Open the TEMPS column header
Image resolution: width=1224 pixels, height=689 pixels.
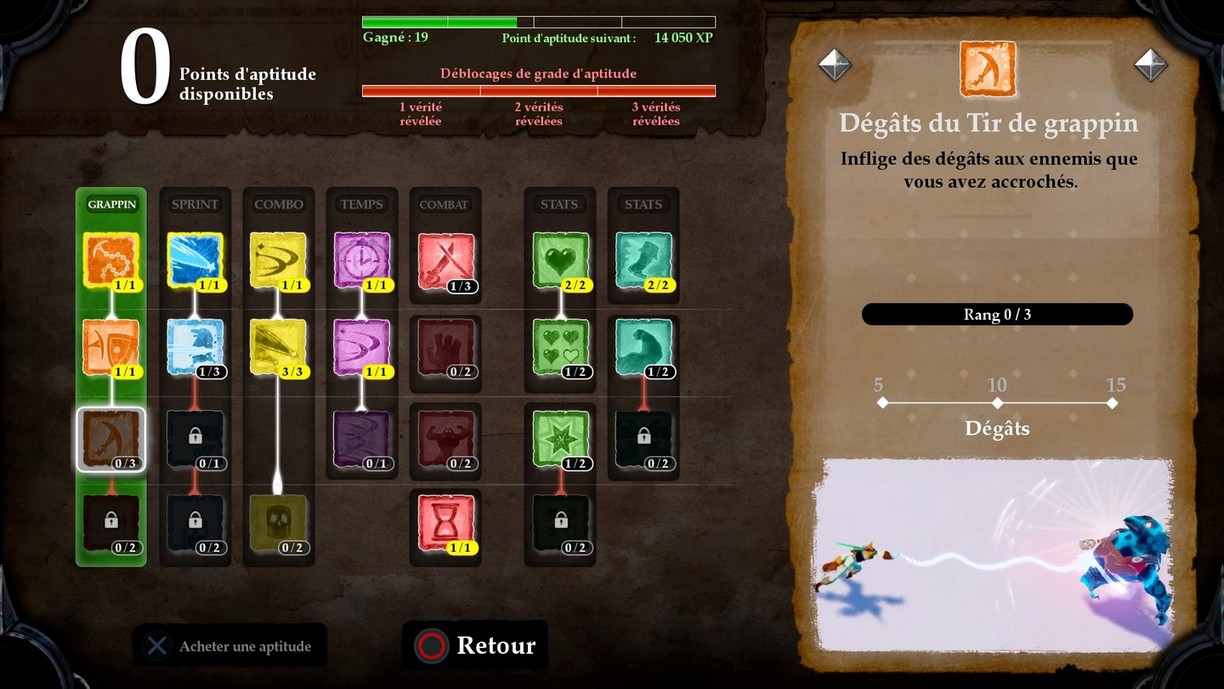362,204
